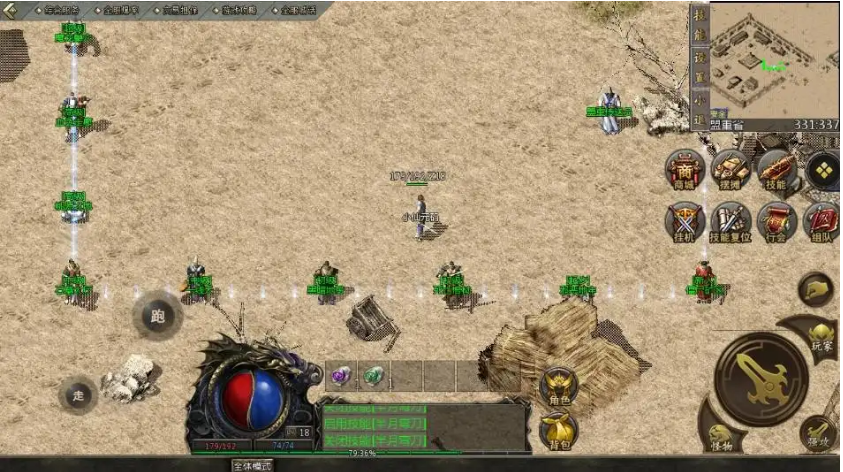Toggle the gold diamond menu expander button
843x472 pixels.
(x=822, y=171)
